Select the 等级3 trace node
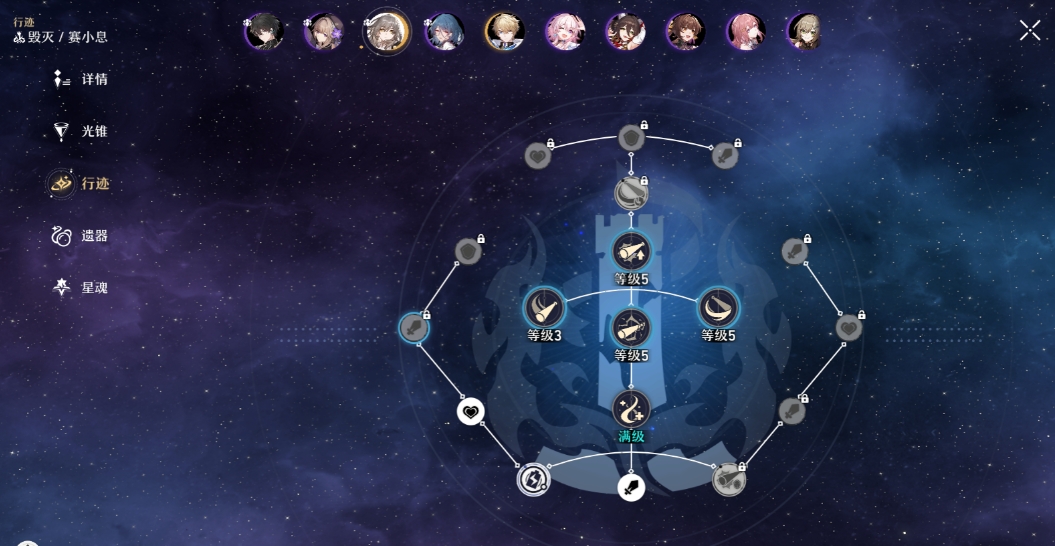 pos(545,308)
